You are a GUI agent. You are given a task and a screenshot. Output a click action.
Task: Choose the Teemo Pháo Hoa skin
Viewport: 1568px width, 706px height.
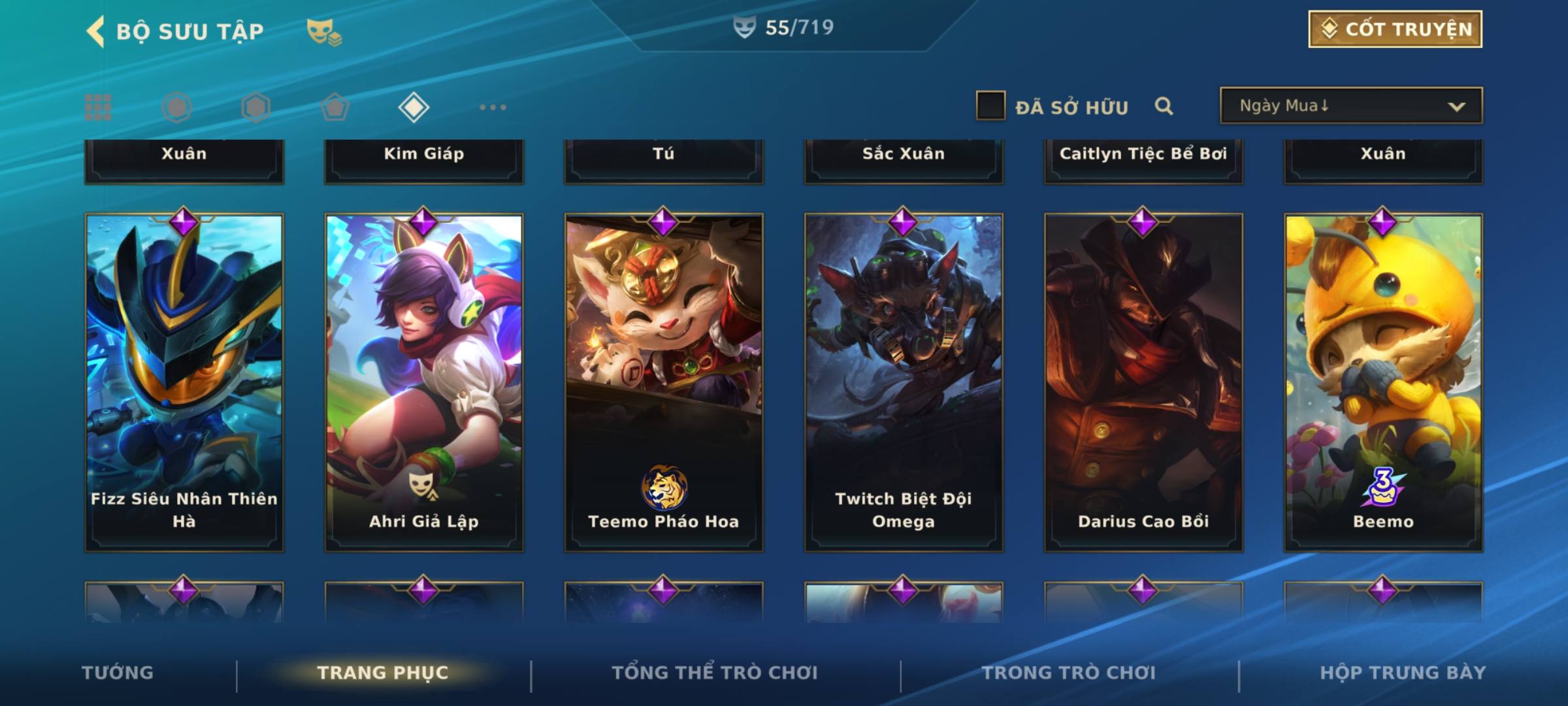(664, 382)
